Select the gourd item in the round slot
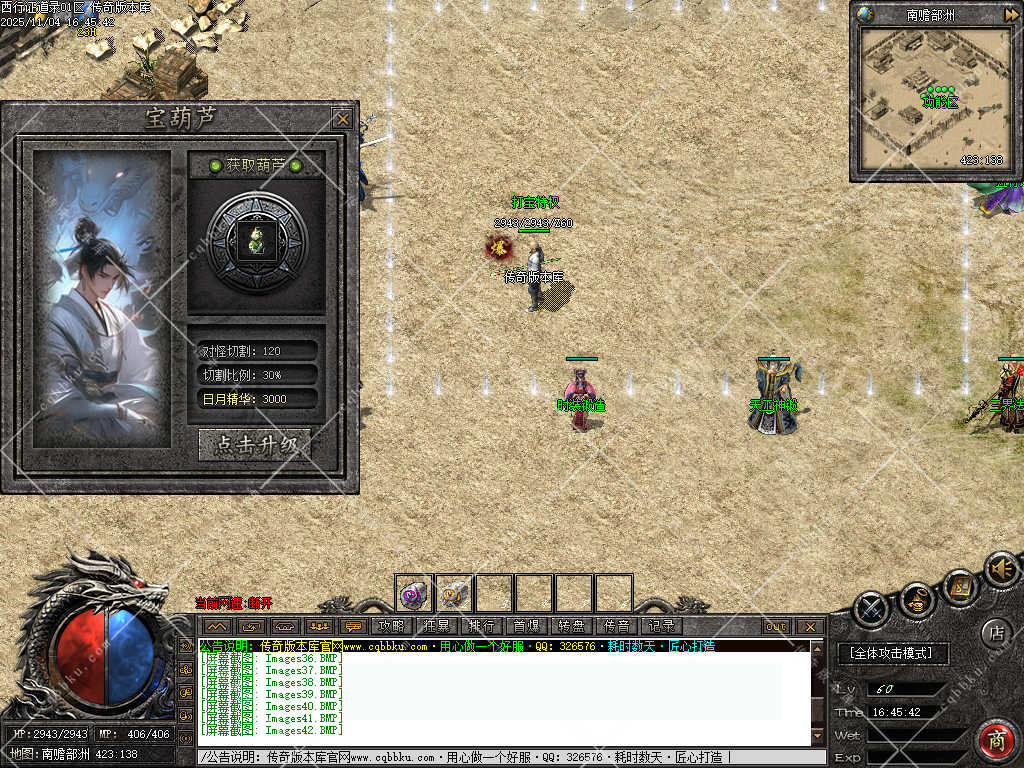 click(x=257, y=240)
